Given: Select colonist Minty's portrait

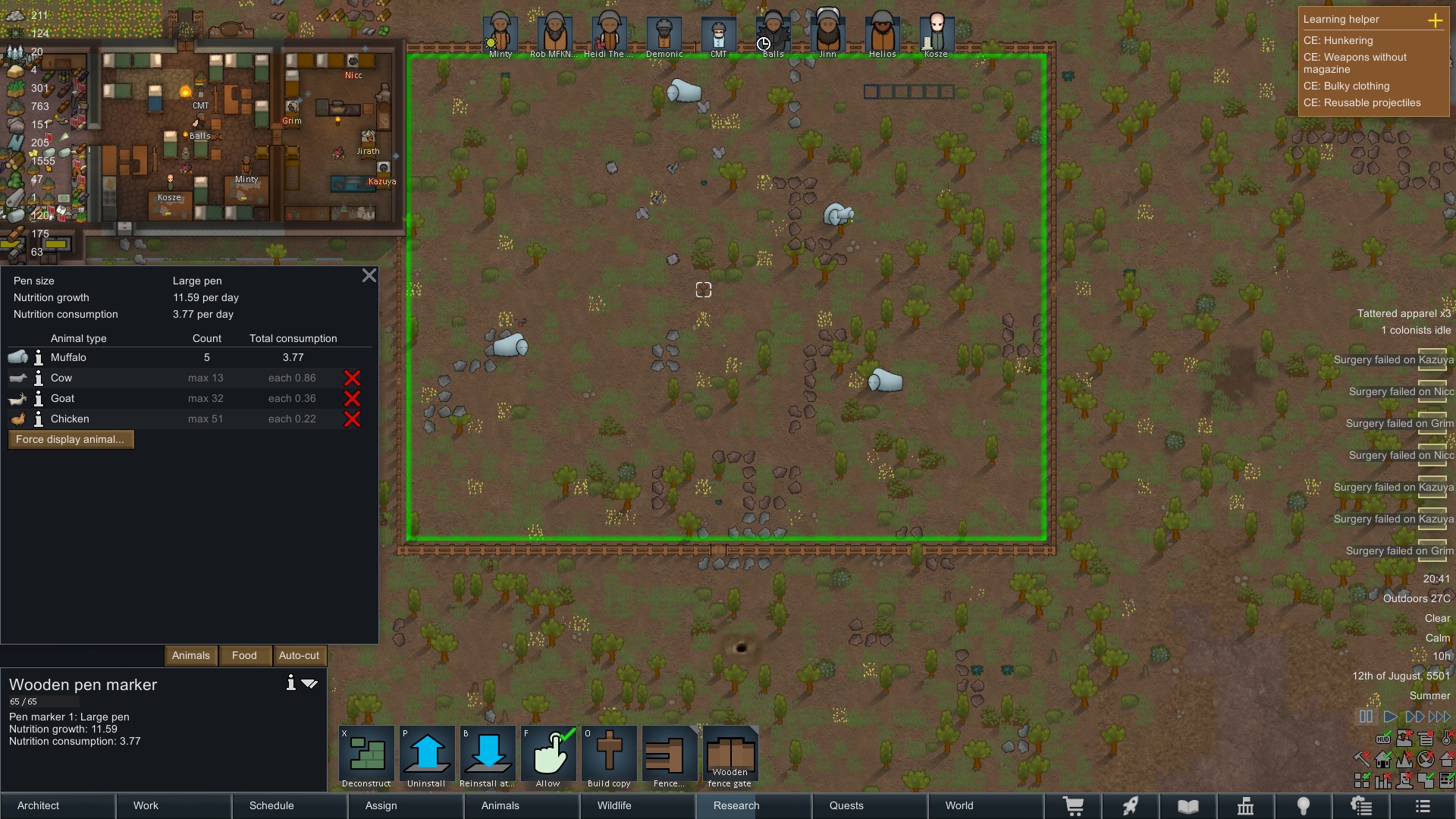Looking at the screenshot, I should point(500,33).
